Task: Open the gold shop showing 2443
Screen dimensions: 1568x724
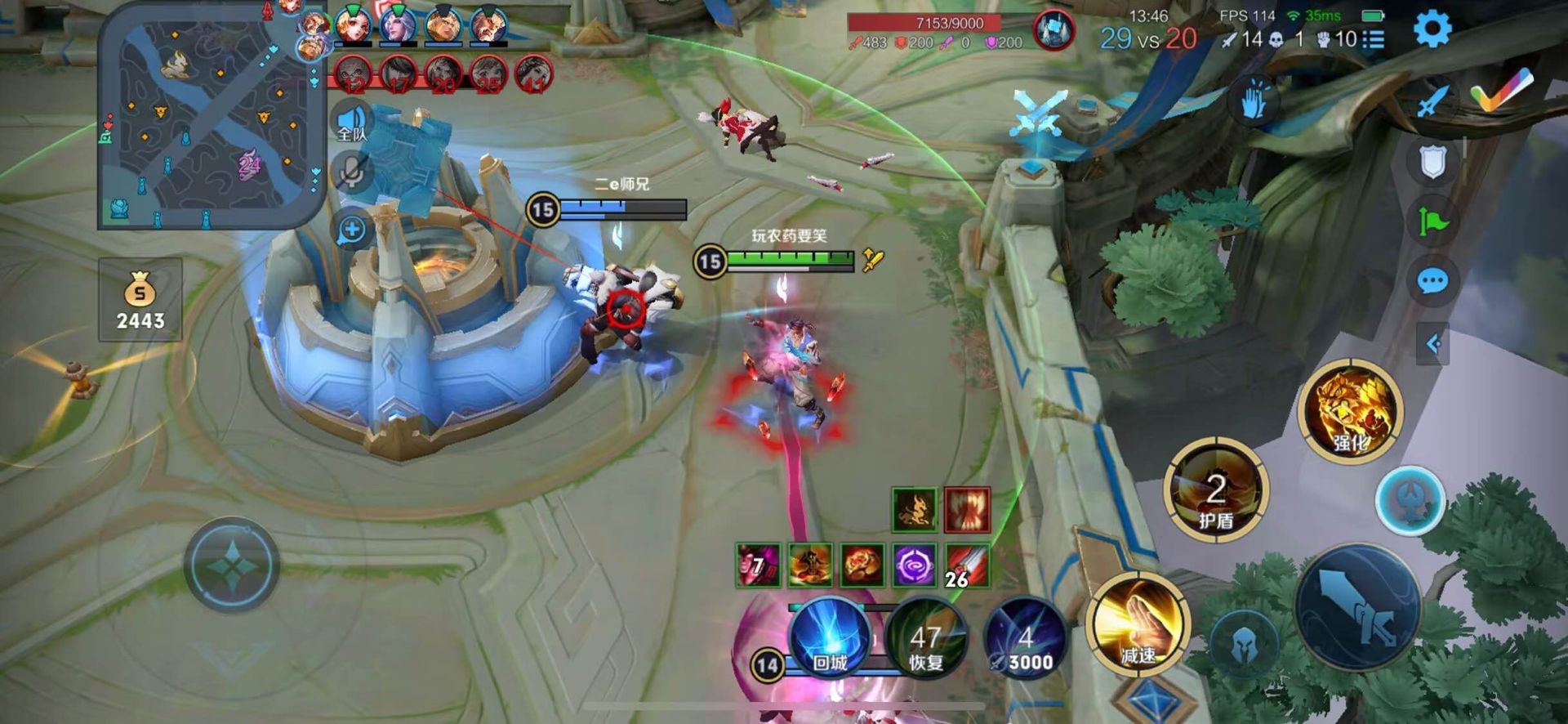Action: [140, 301]
